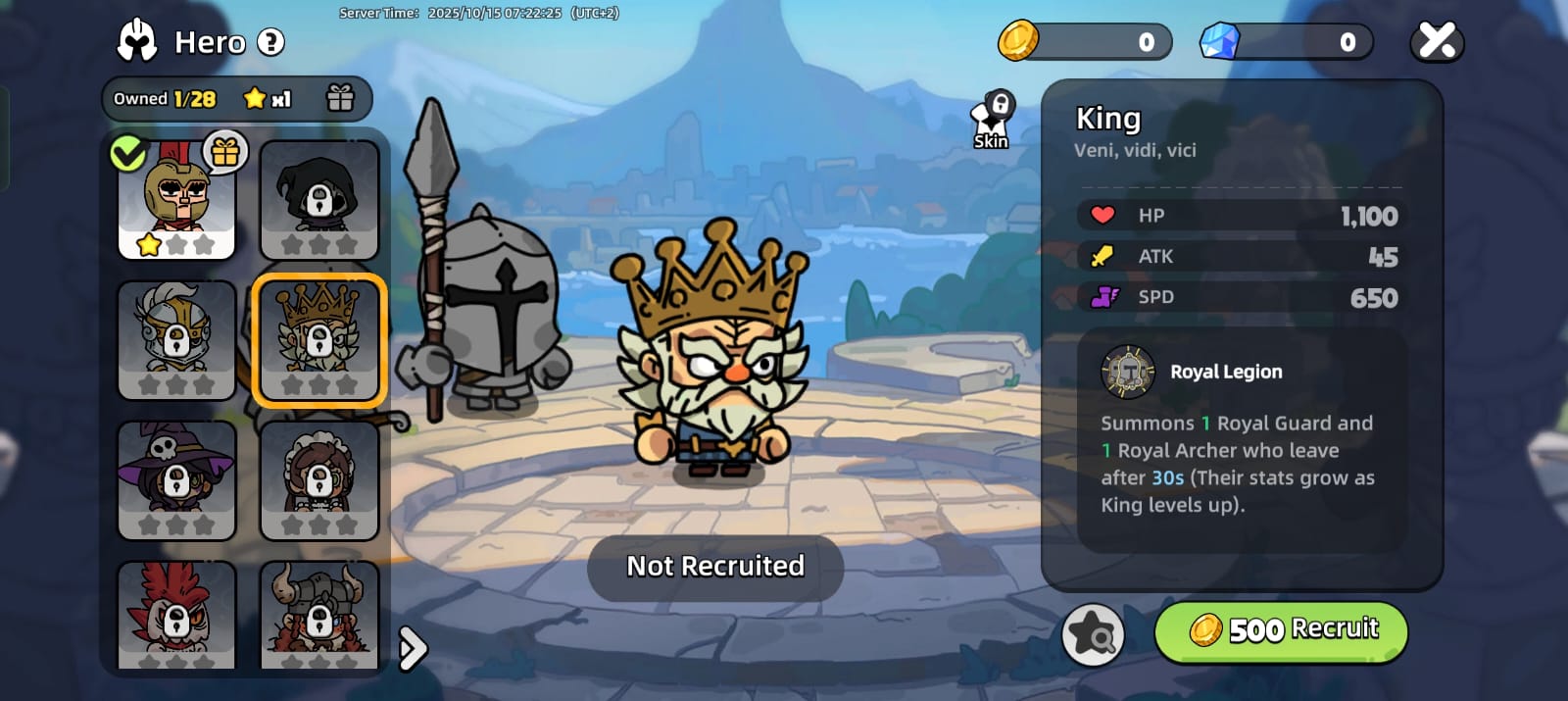This screenshot has width=1568, height=701.
Task: Select the King hero portrait
Action: pyautogui.click(x=318, y=340)
